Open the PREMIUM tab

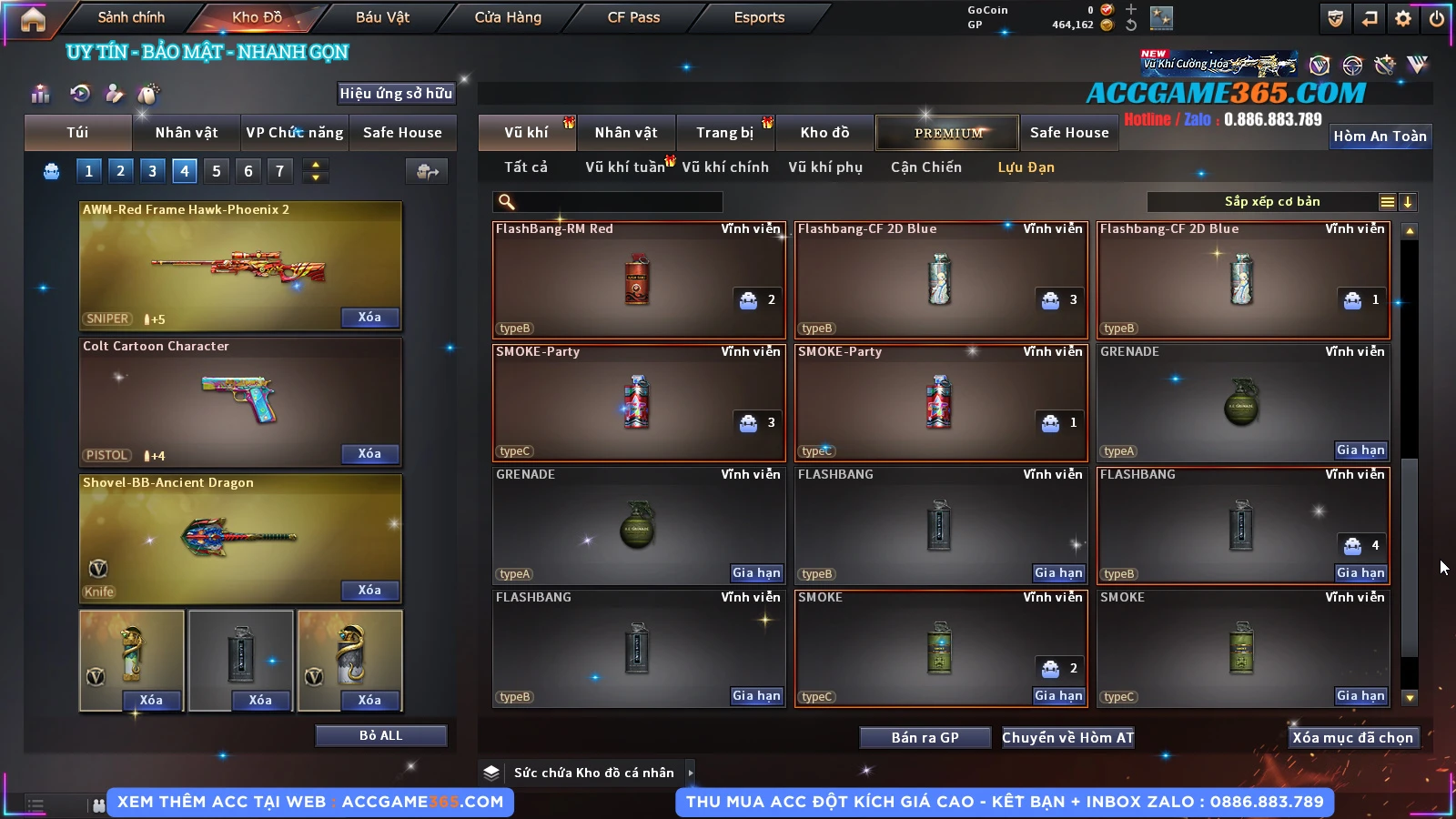[947, 133]
